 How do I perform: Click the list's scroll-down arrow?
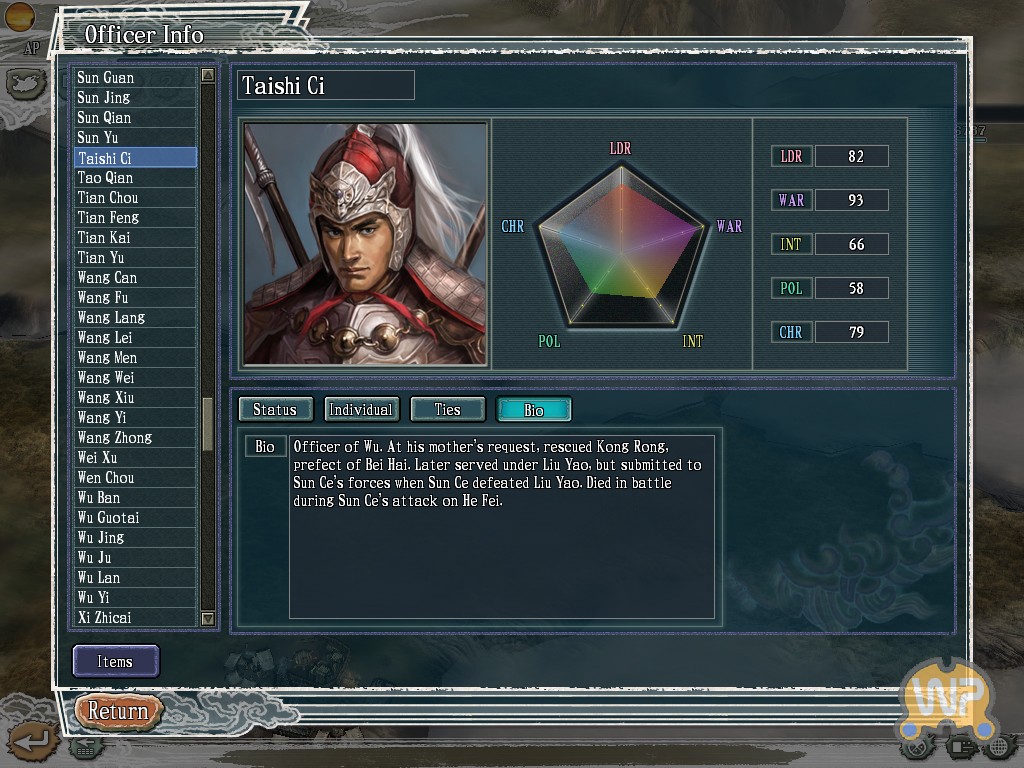point(208,619)
